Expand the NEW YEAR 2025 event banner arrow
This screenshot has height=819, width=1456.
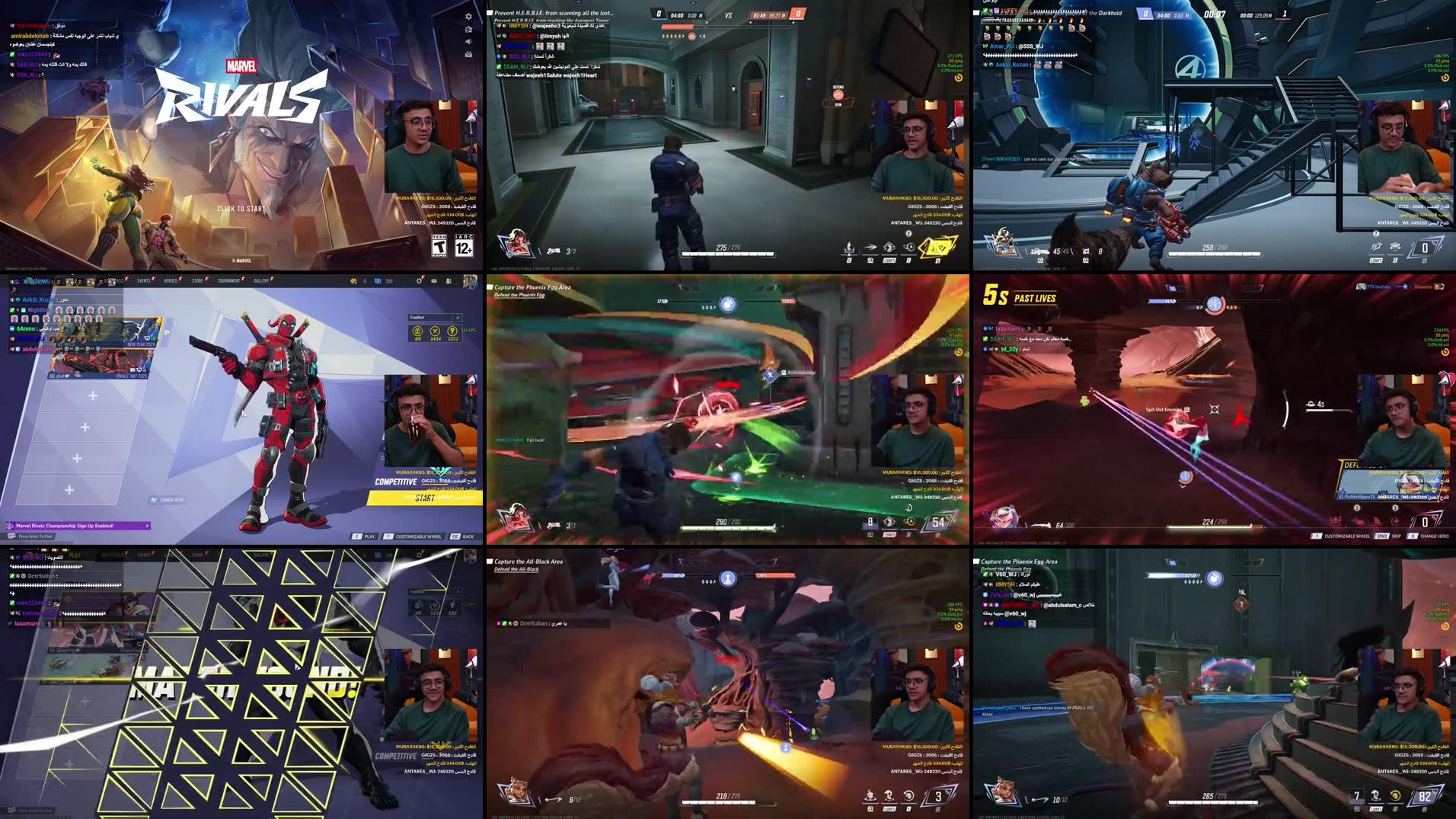[x=166, y=332]
